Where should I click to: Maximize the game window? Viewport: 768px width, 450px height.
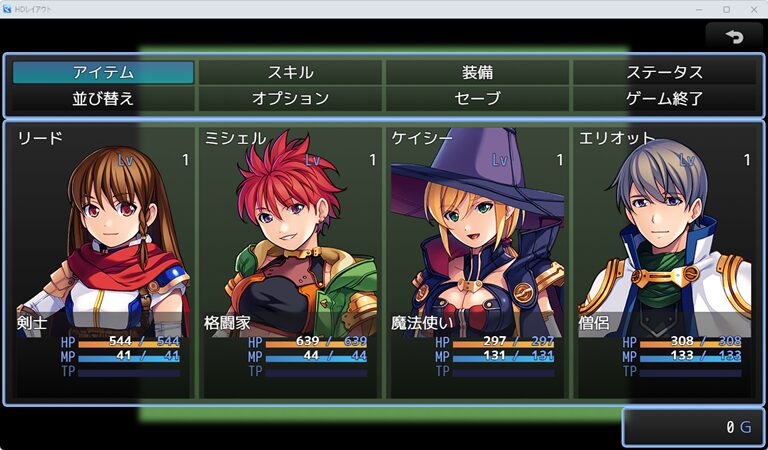(x=726, y=9)
